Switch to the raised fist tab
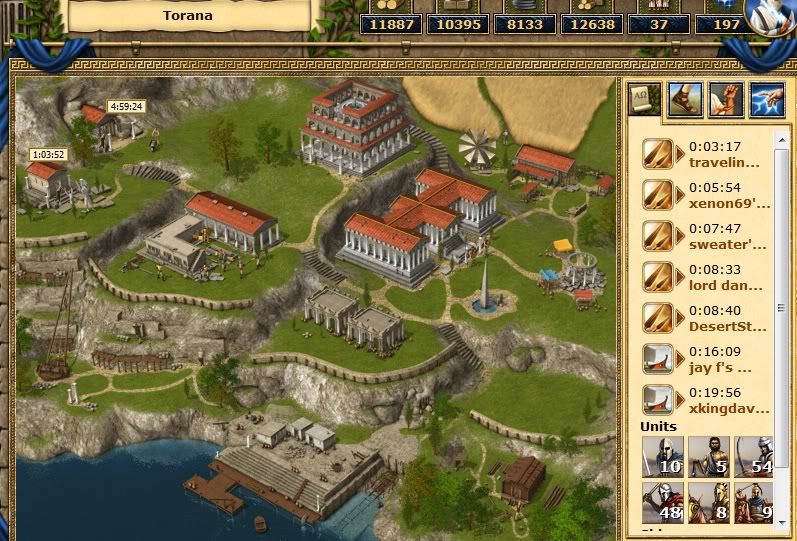 (725, 99)
